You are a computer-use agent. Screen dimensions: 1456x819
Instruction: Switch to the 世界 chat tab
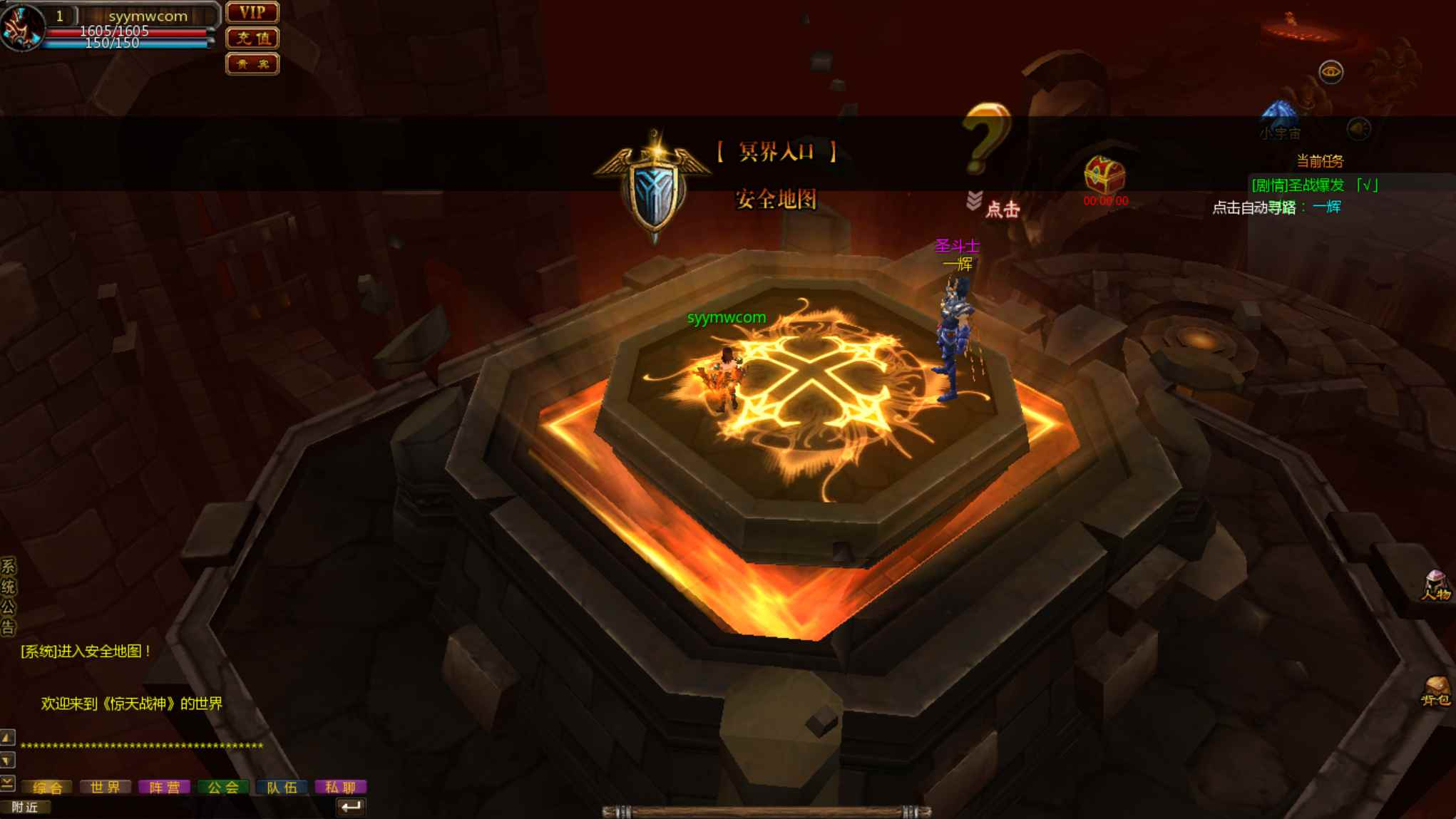106,787
